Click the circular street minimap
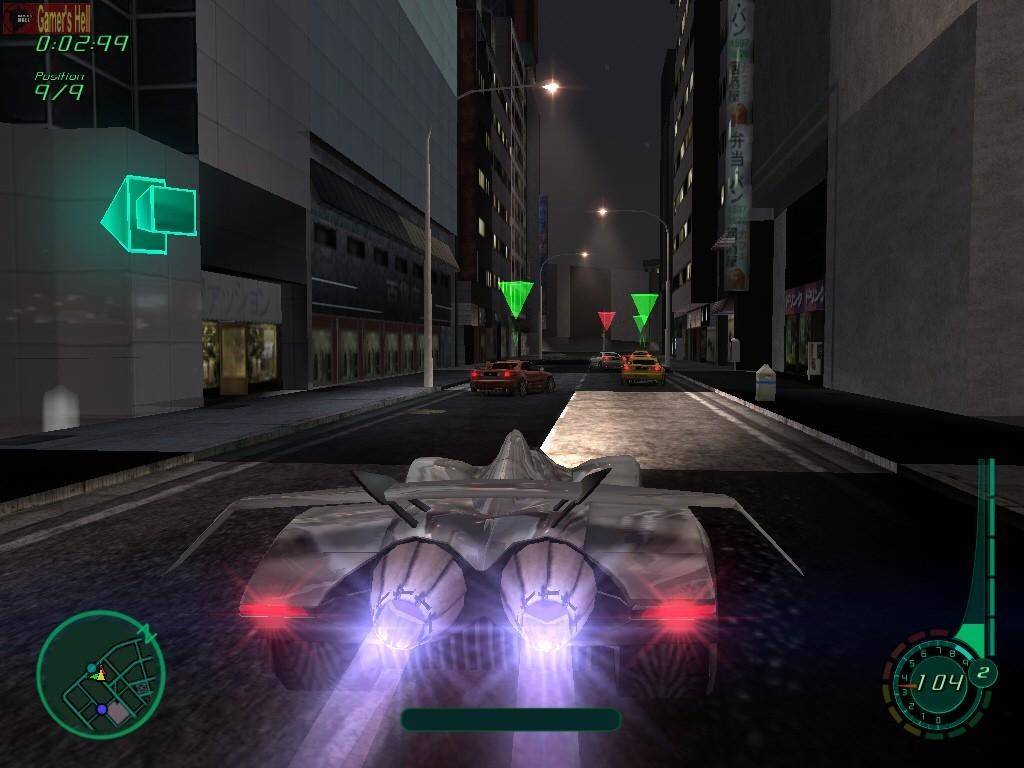Screen dimensions: 1024x768 coord(100,675)
